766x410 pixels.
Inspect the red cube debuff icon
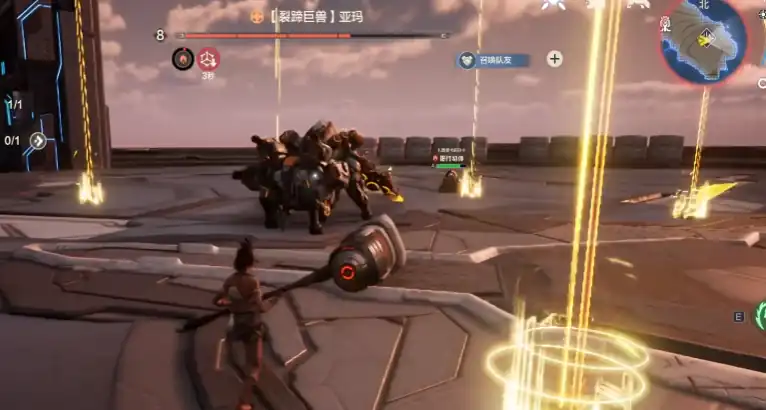[x=209, y=58]
